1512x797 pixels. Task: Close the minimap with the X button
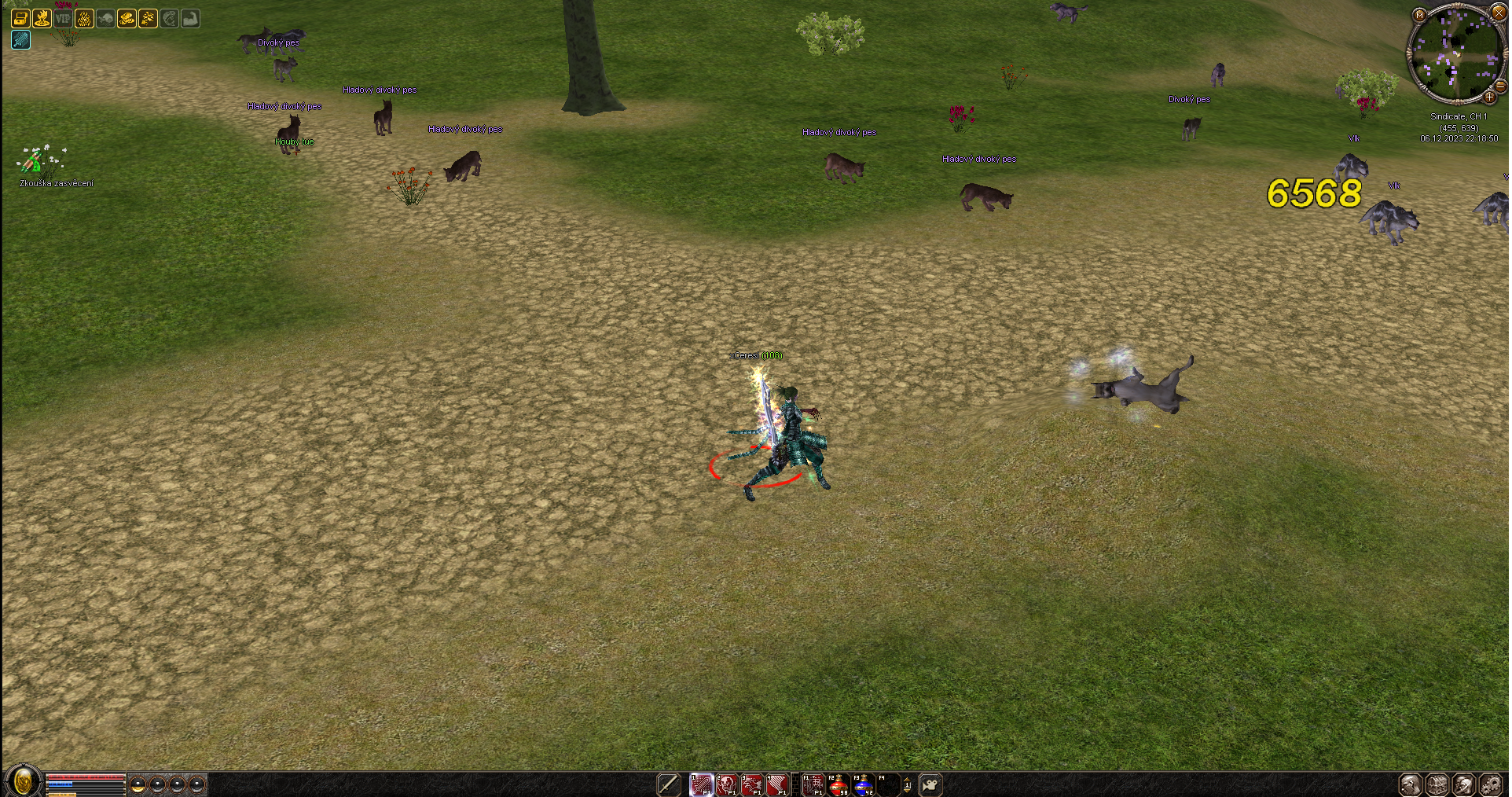coord(1498,13)
